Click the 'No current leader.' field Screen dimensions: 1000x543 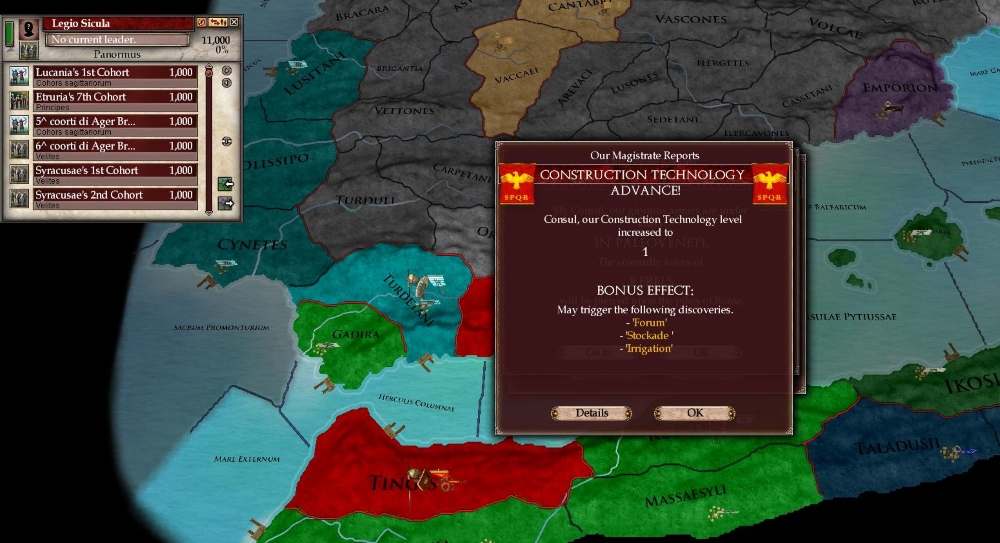pyautogui.click(x=118, y=40)
